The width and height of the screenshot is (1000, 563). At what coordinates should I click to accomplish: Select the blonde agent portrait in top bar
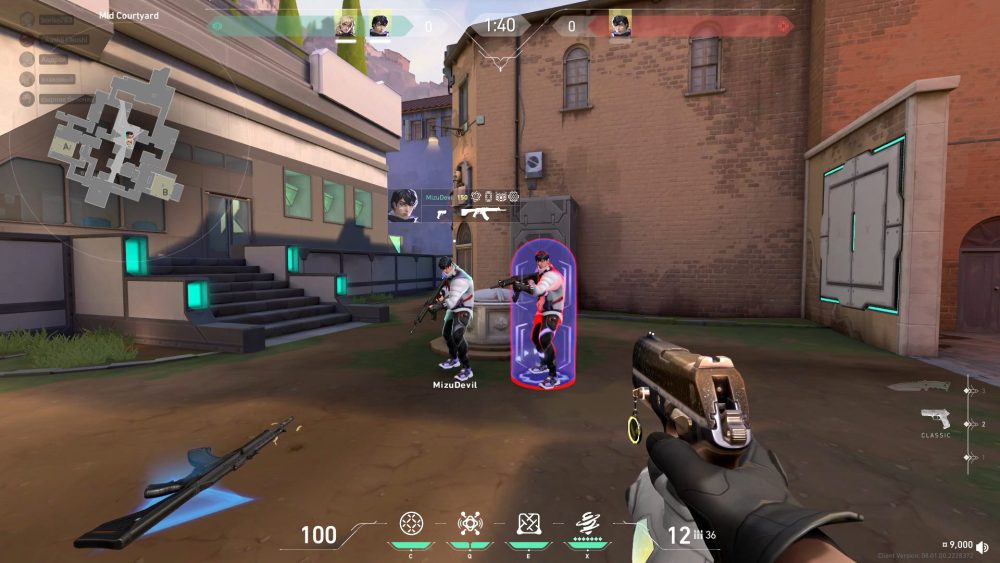(x=345, y=26)
